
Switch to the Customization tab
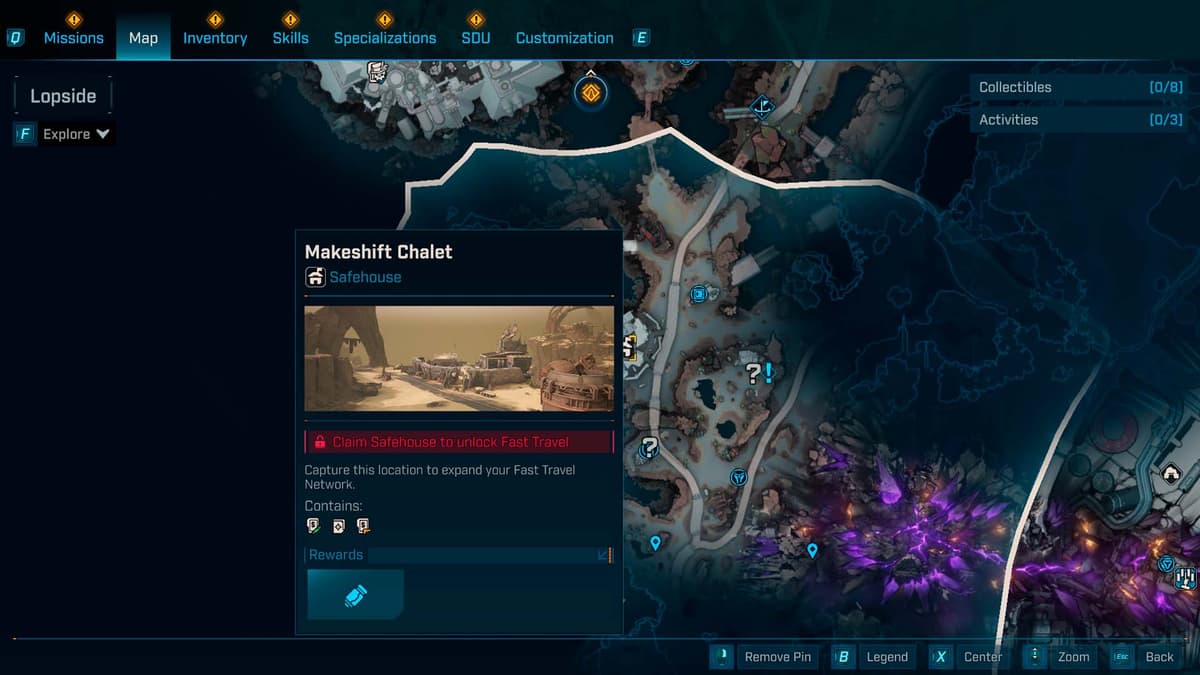pos(564,38)
